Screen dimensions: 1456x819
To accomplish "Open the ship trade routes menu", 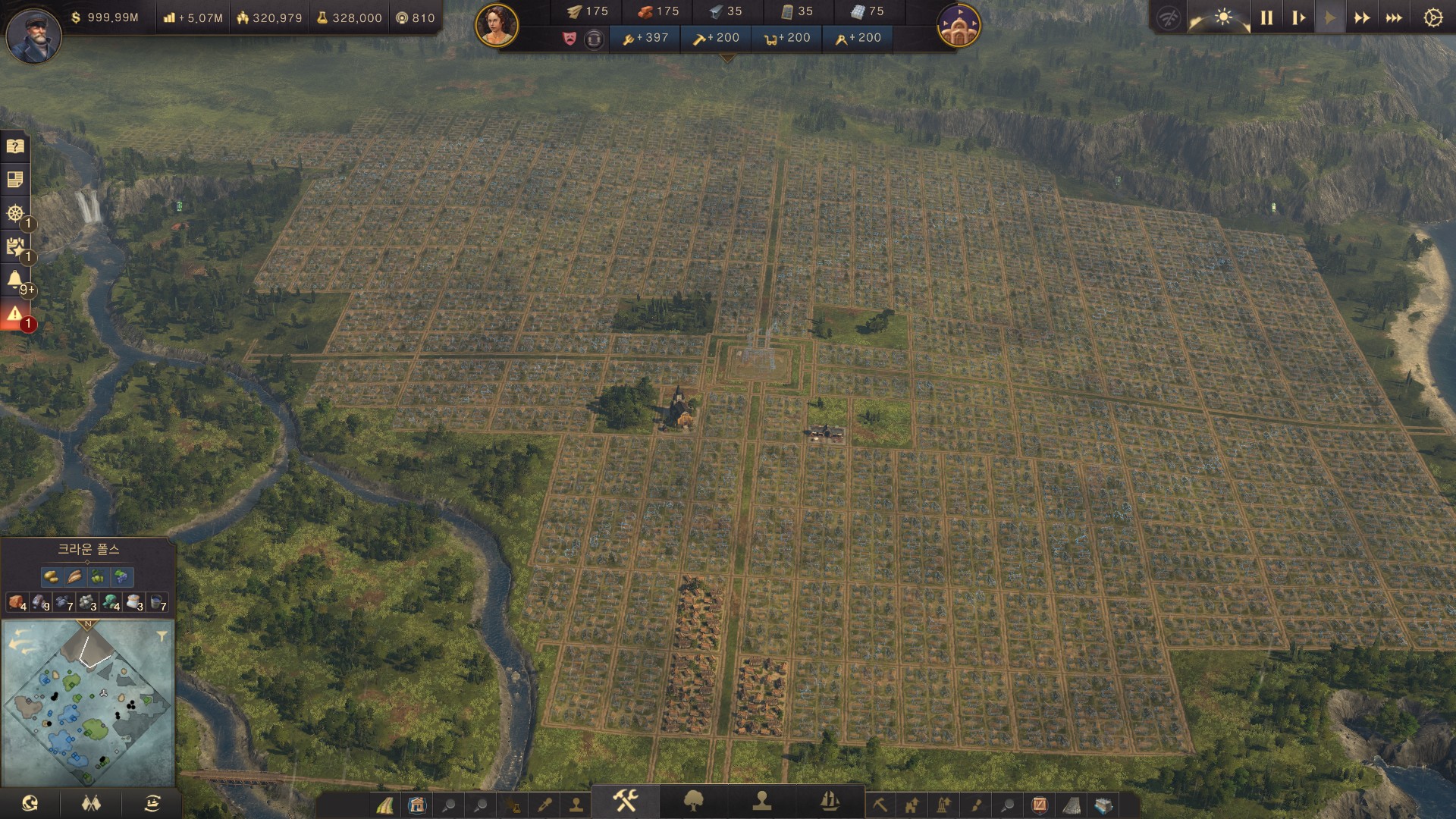I will point(152,803).
